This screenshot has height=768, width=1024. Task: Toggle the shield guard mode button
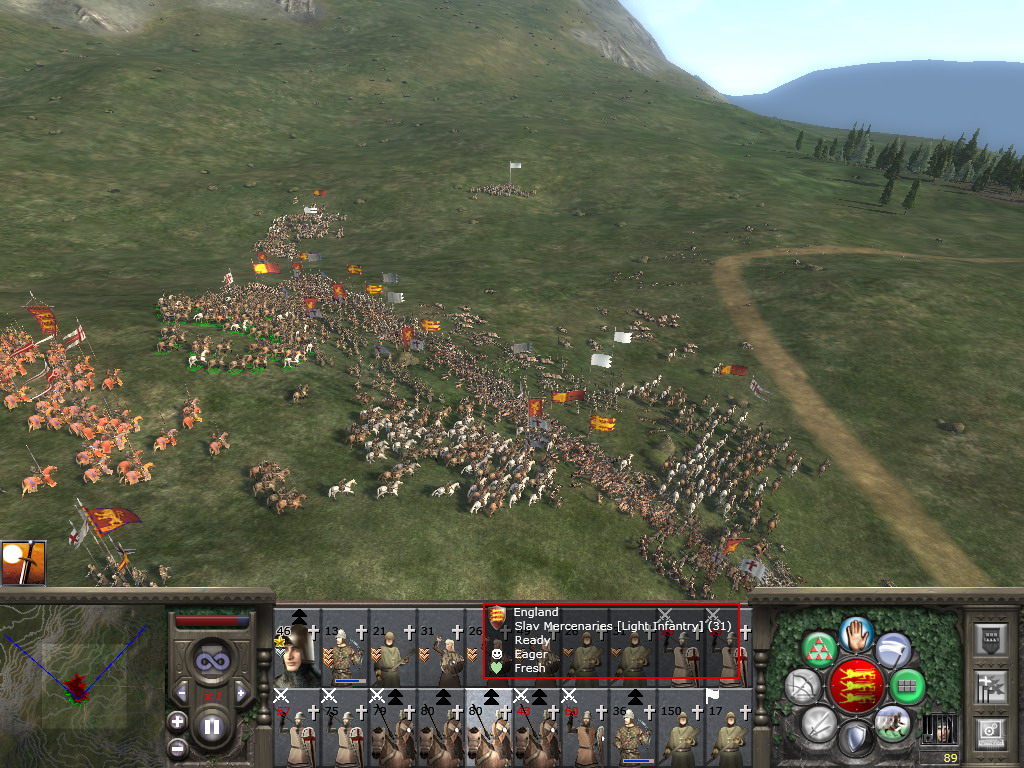855,739
